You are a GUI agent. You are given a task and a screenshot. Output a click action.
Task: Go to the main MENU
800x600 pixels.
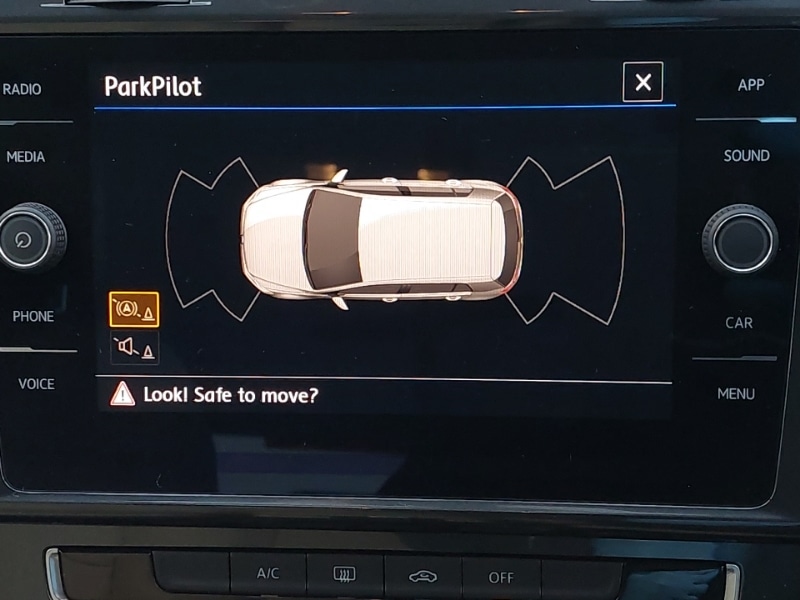pos(736,394)
